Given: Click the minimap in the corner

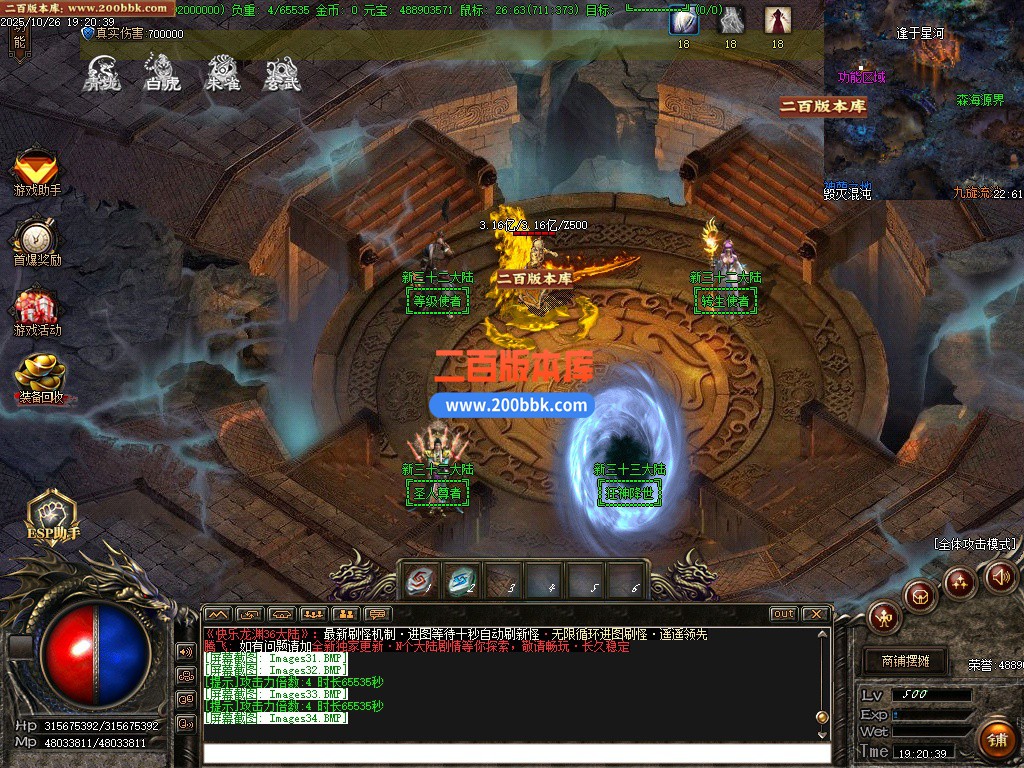Looking at the screenshot, I should 922,100.
